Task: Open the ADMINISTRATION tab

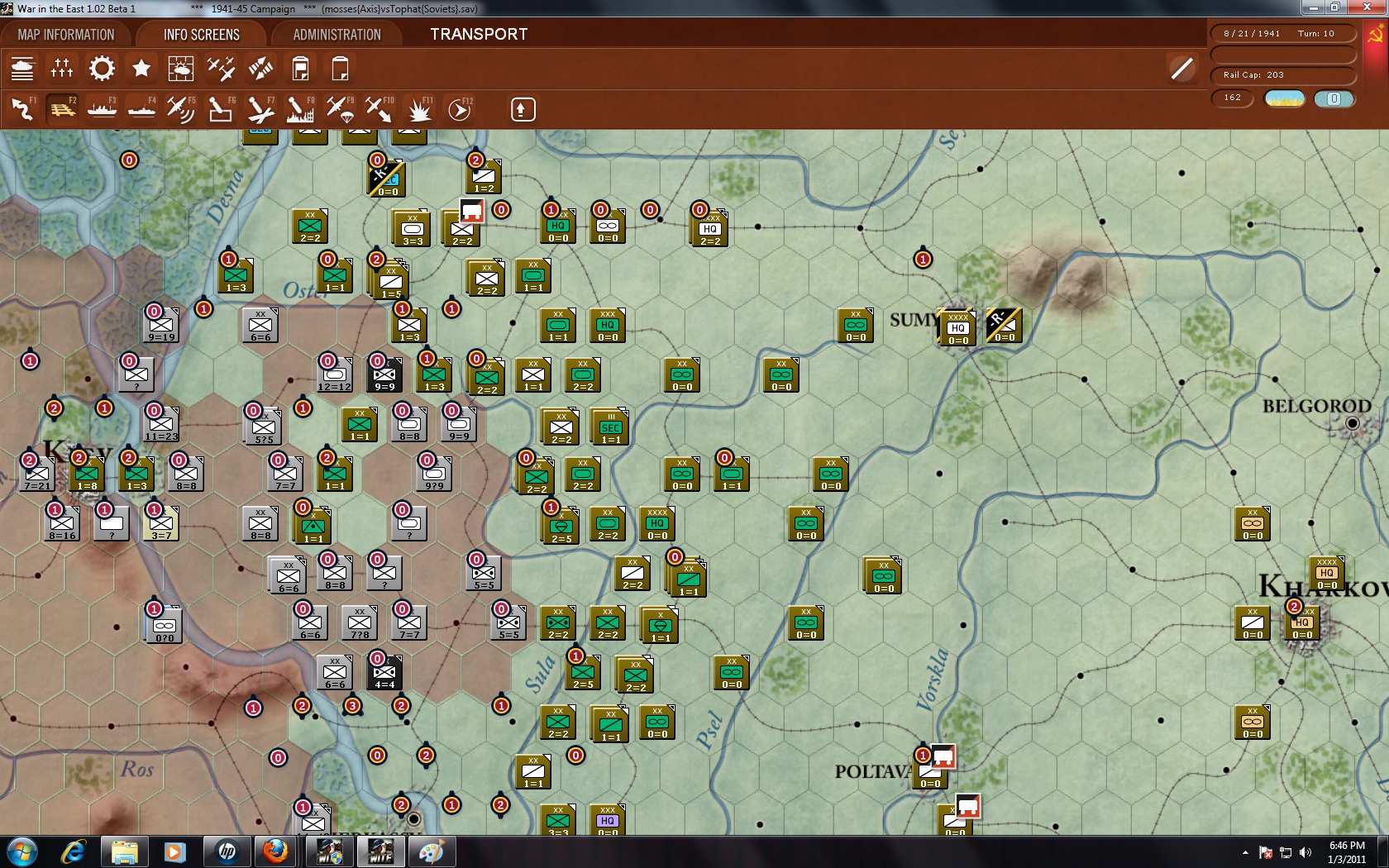Action: click(335, 34)
